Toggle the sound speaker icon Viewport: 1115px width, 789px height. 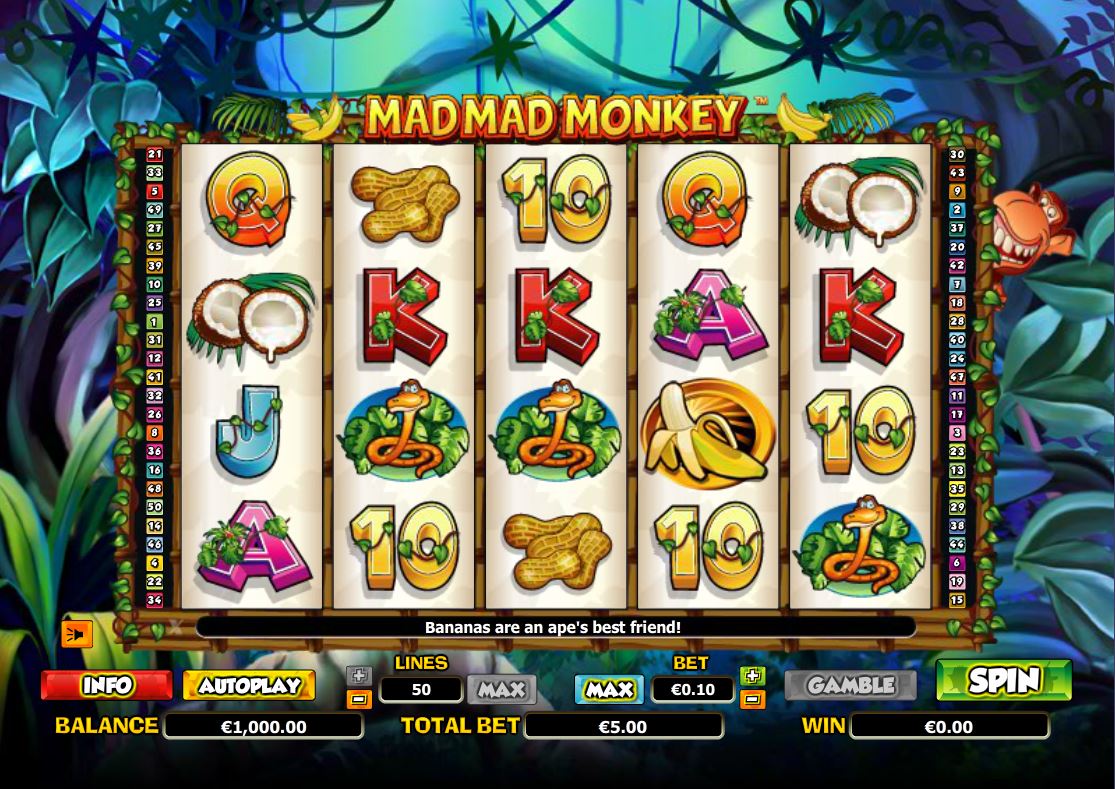pos(77,634)
